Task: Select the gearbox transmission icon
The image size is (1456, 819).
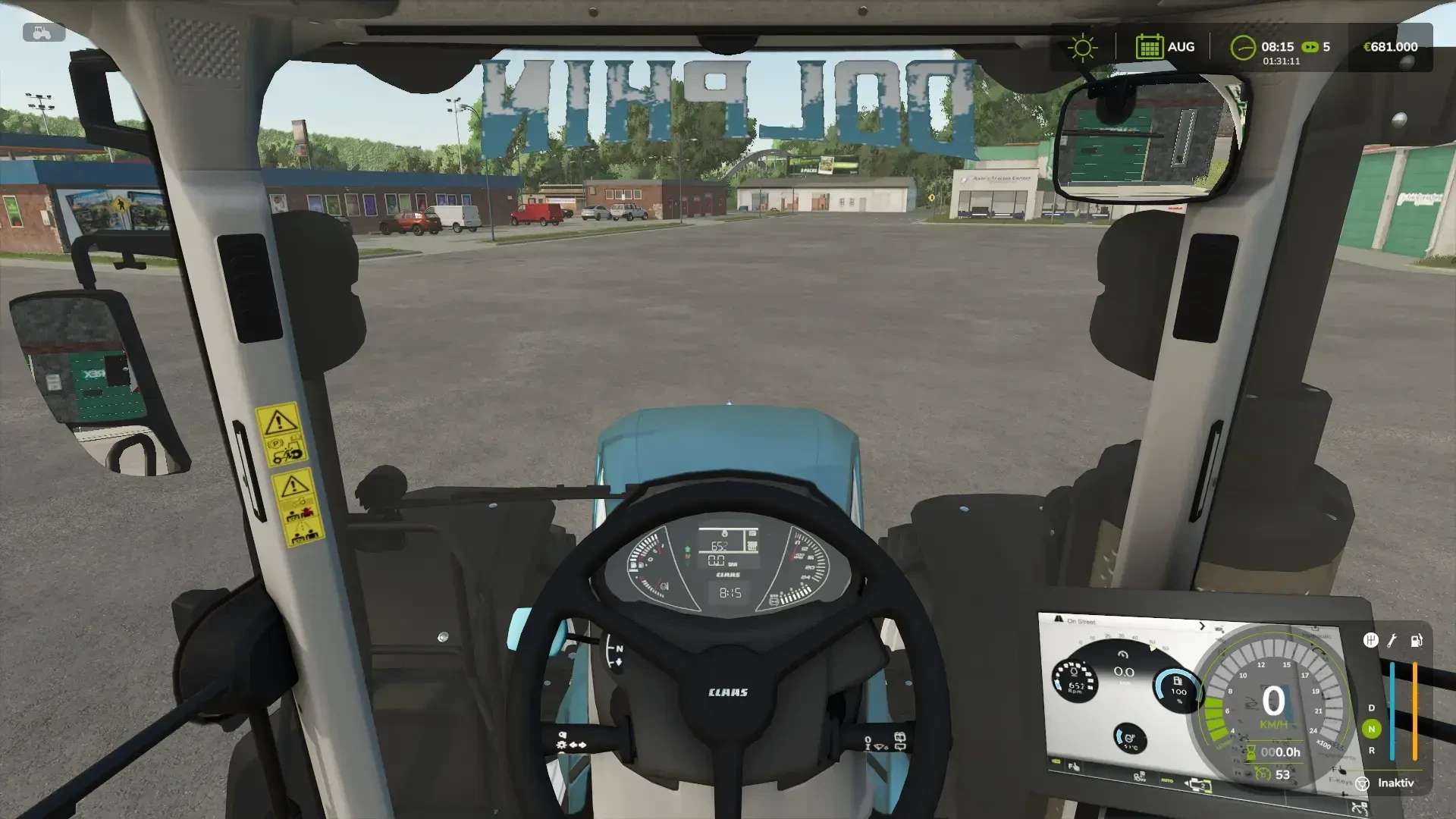Action: [1370, 641]
